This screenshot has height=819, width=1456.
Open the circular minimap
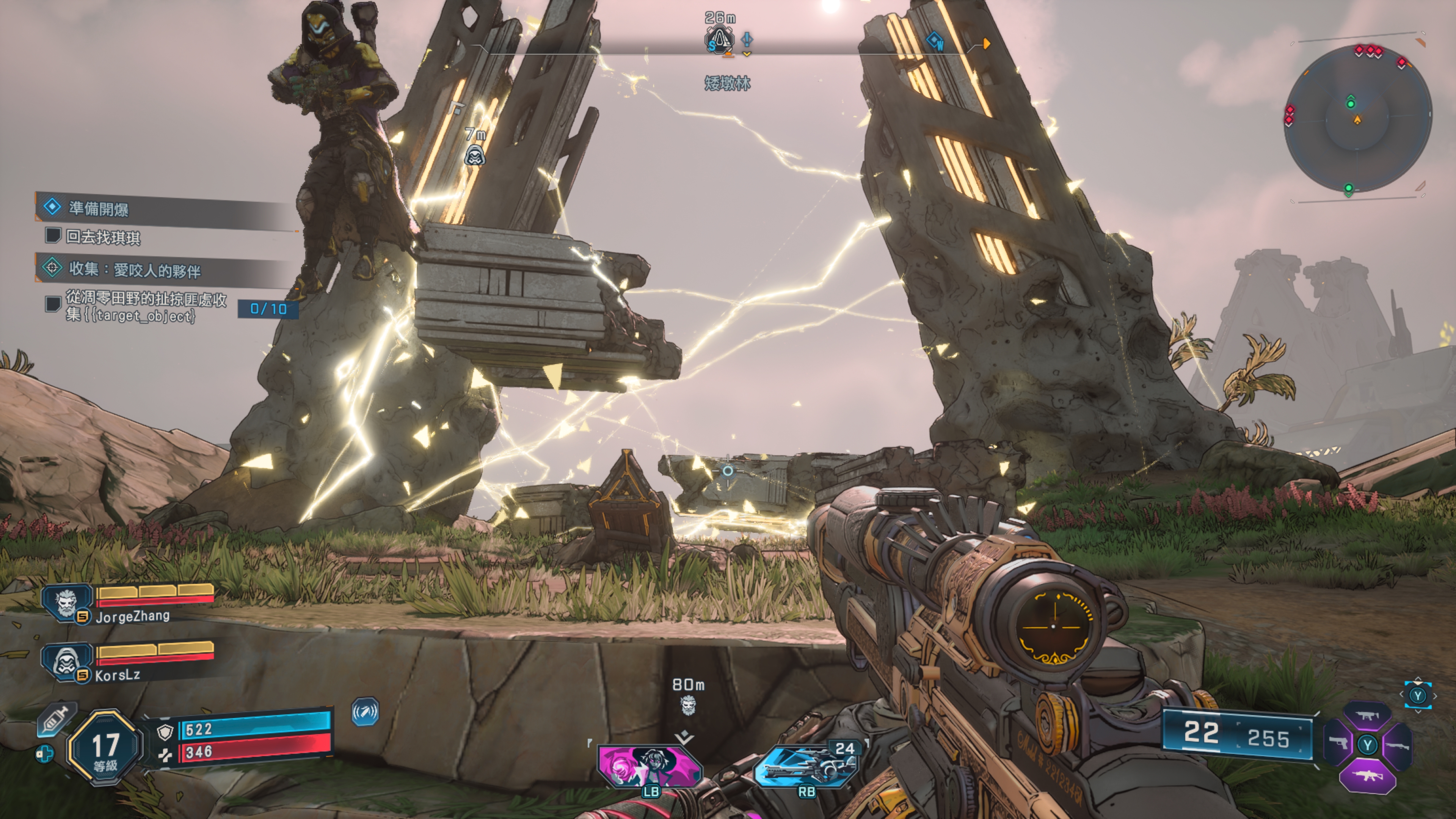(x=1358, y=119)
